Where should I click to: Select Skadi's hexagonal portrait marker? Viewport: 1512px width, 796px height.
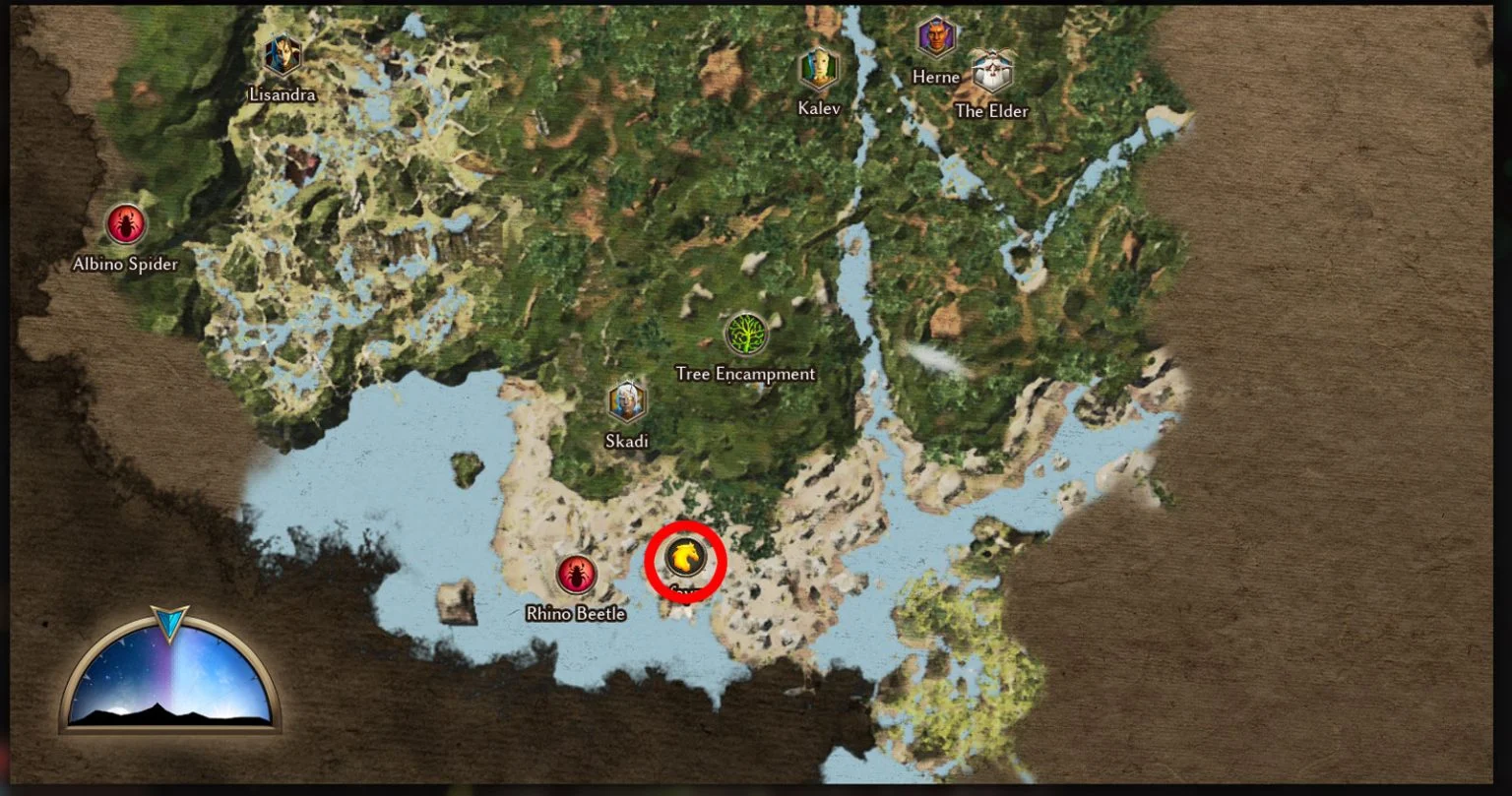click(x=627, y=402)
